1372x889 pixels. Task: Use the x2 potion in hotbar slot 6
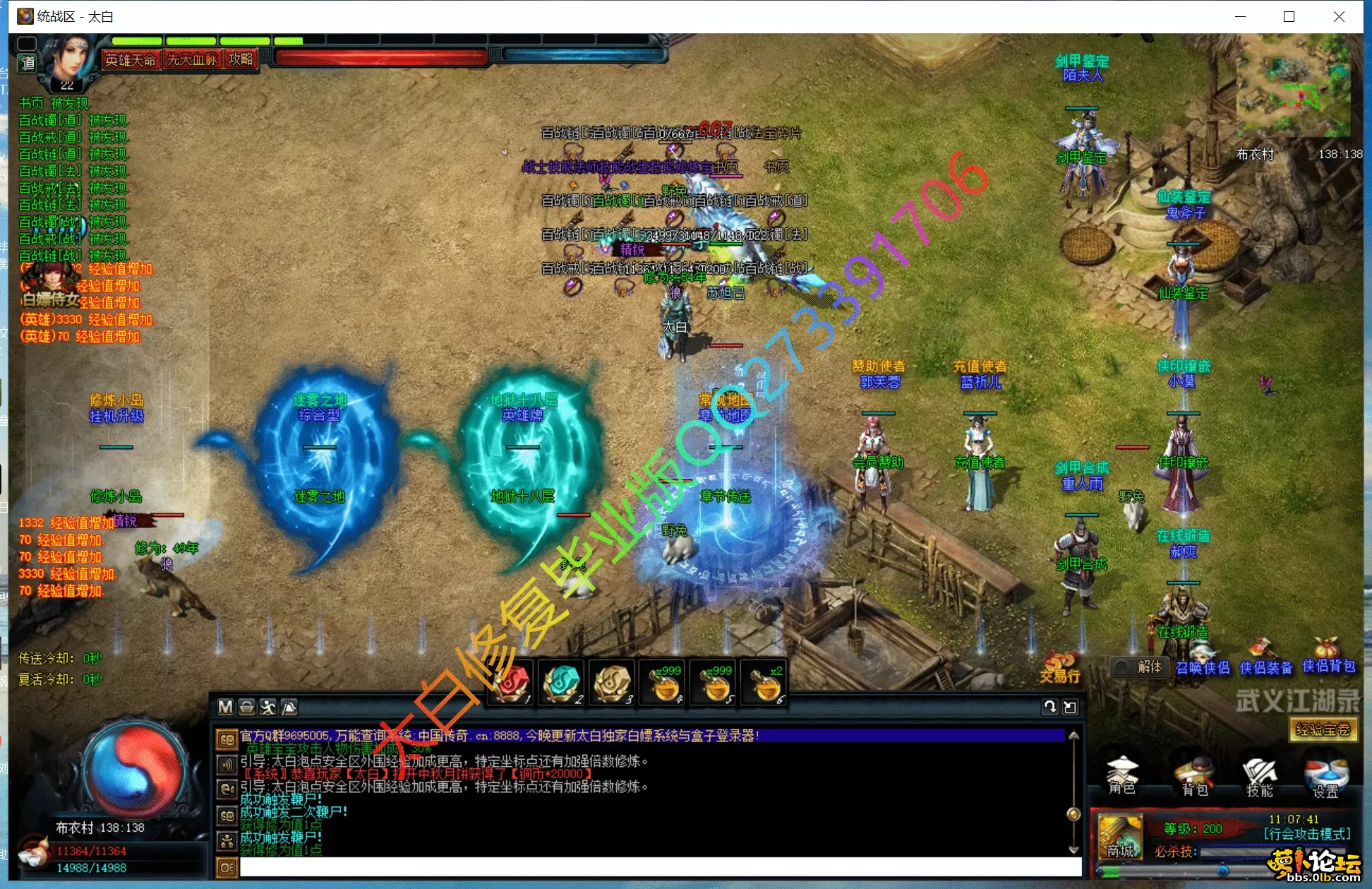click(764, 683)
